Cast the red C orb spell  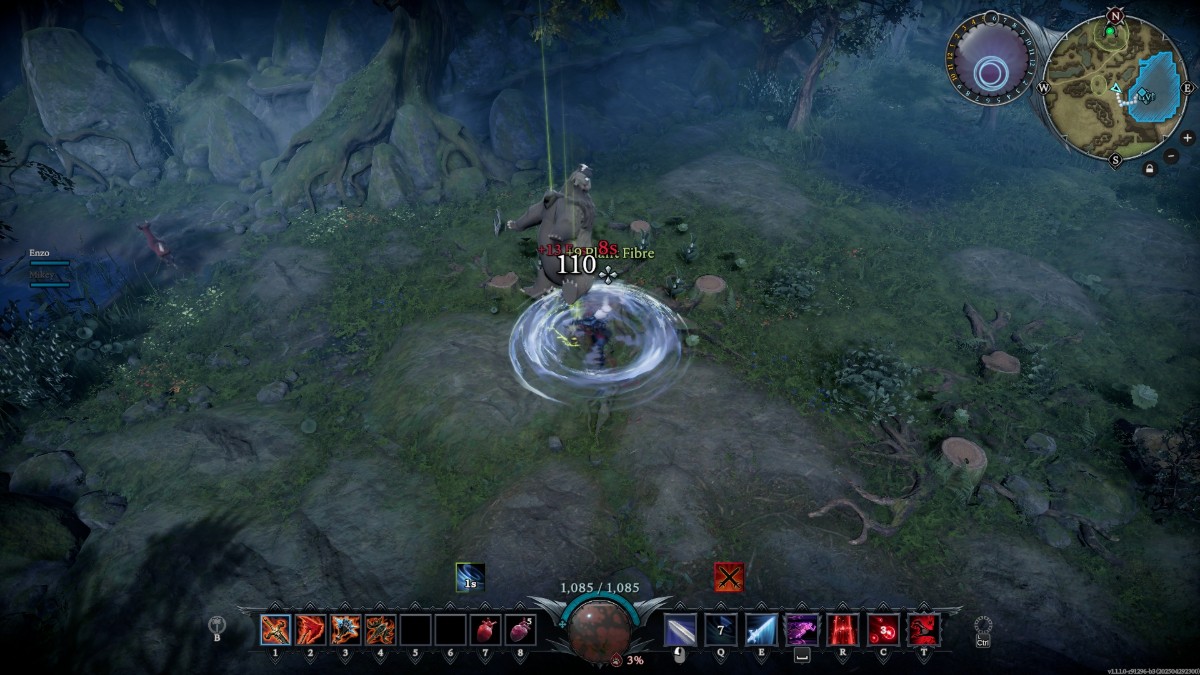pos(882,630)
